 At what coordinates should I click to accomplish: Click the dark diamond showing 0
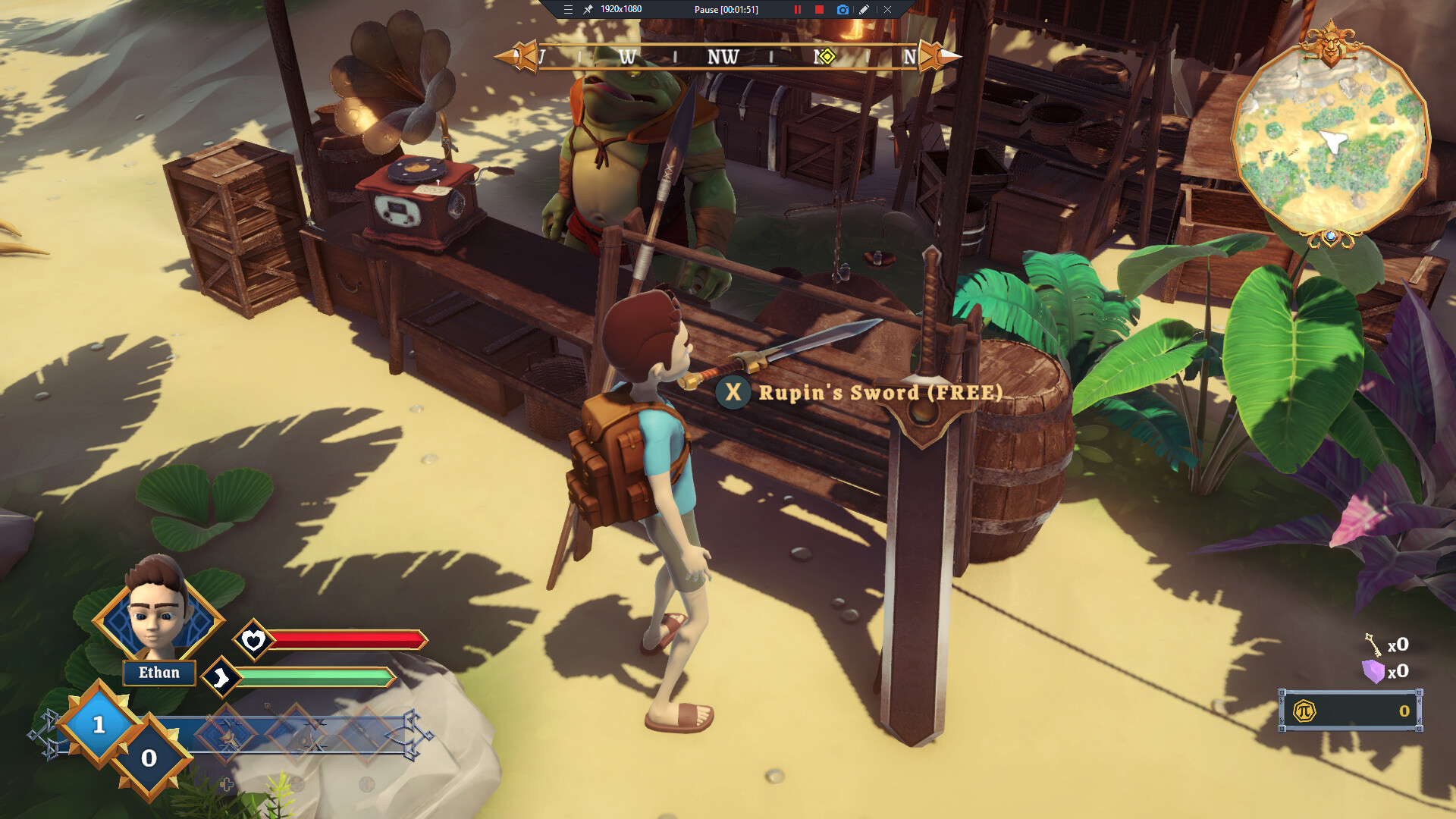tap(149, 757)
